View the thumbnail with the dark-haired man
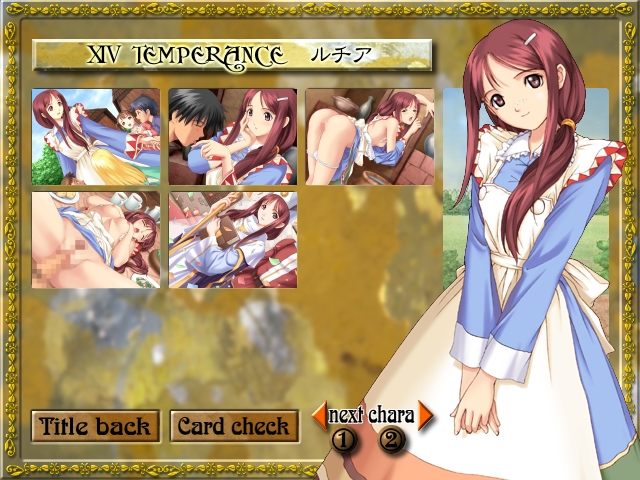The width and height of the screenshot is (640, 480). [232, 137]
